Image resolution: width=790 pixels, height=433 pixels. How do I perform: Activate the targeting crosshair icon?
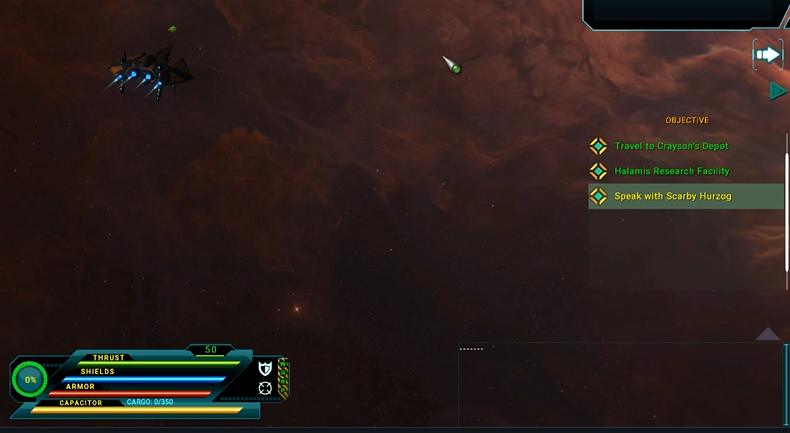265,388
